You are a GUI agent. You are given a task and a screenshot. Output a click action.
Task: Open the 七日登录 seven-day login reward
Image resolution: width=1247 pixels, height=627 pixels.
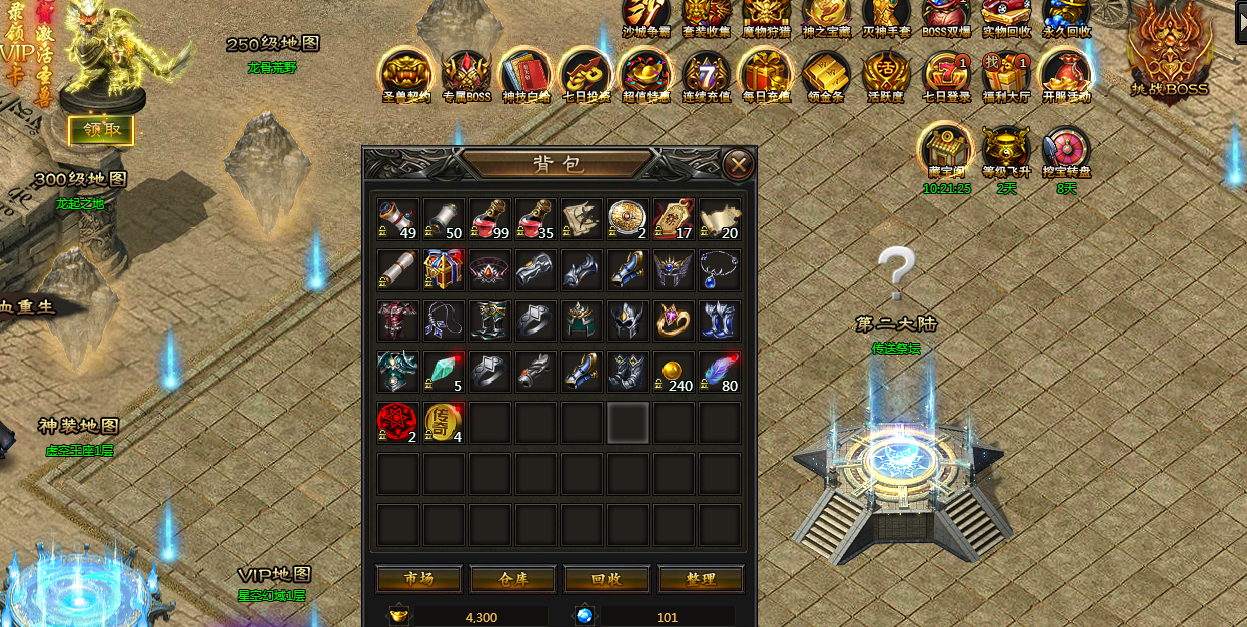[946, 74]
